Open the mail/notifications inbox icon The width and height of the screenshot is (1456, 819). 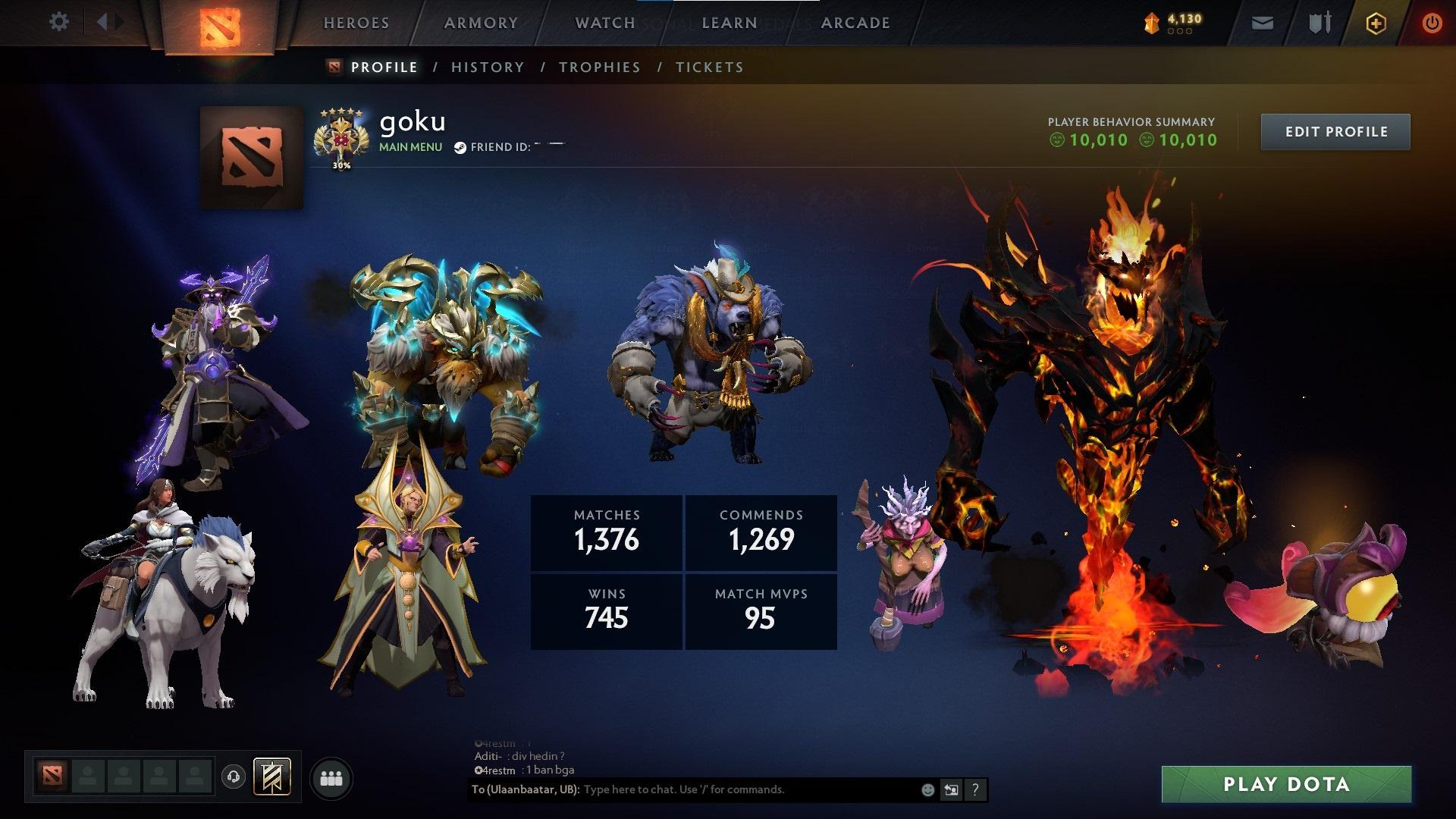(x=1261, y=23)
